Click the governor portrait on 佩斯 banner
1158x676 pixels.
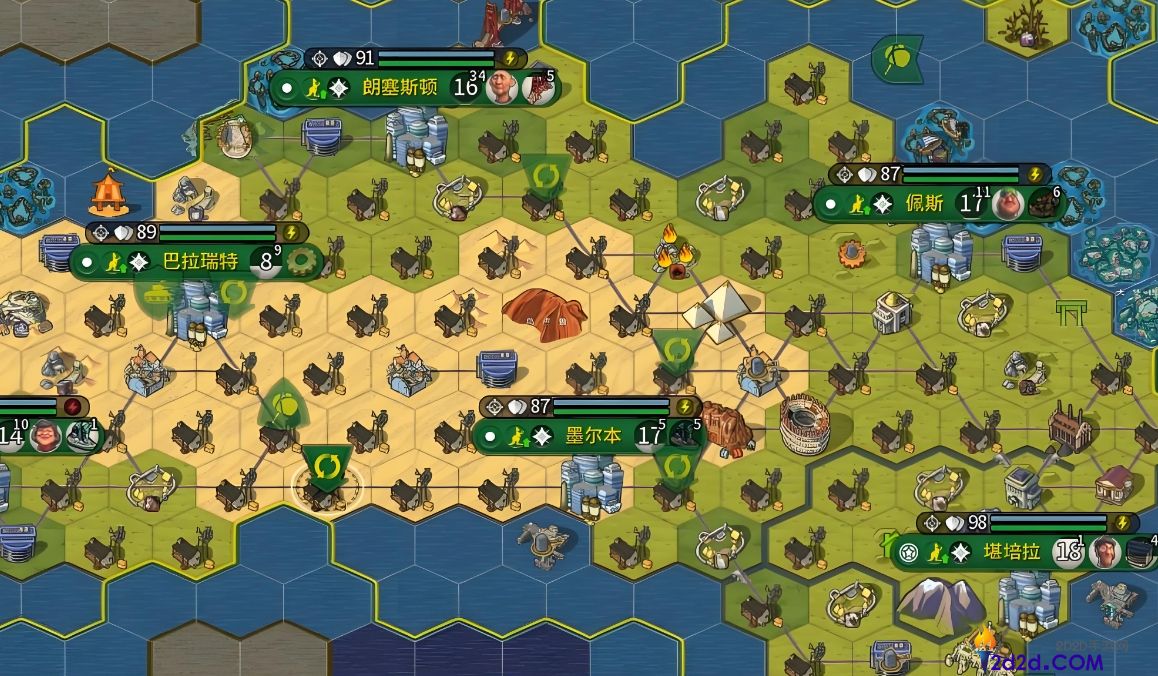[x=1007, y=204]
